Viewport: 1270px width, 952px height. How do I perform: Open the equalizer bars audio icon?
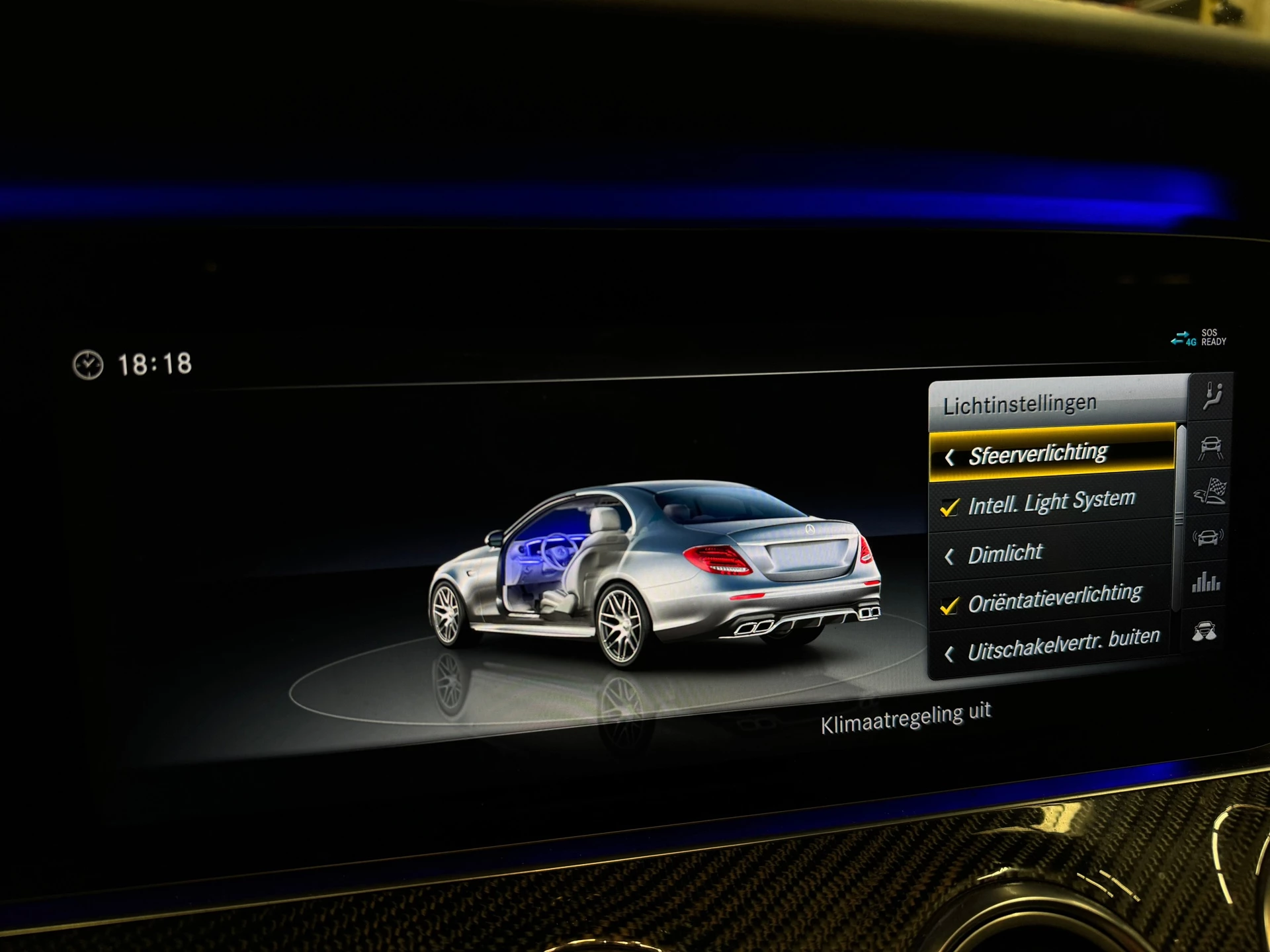(1205, 583)
